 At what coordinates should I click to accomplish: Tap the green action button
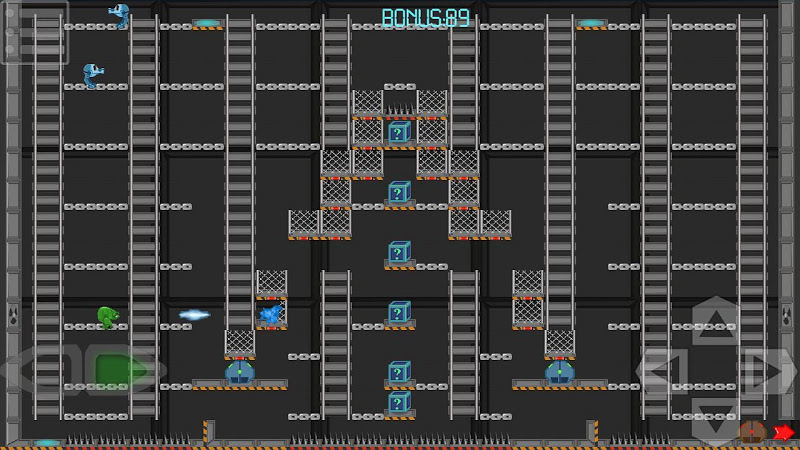pyautogui.click(x=118, y=370)
